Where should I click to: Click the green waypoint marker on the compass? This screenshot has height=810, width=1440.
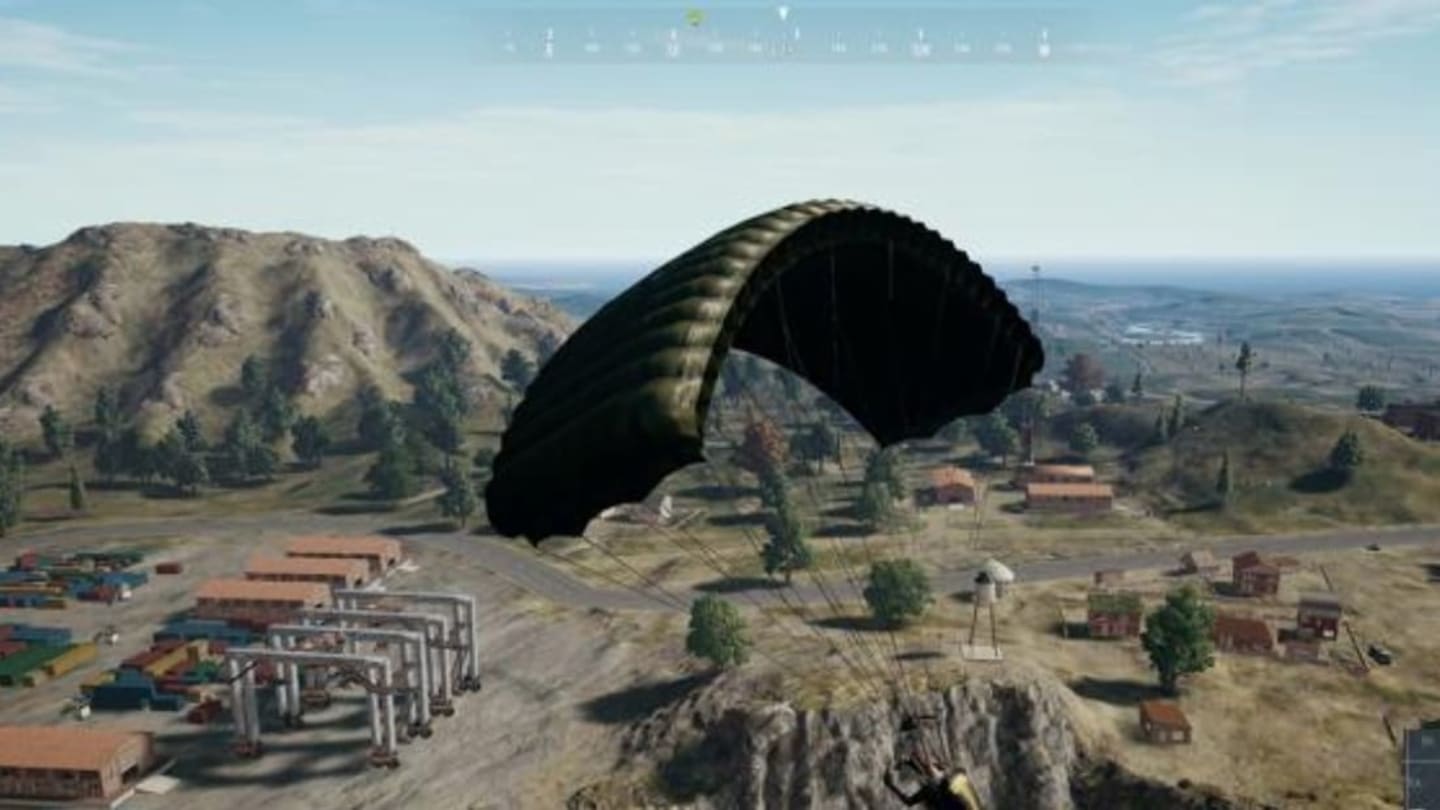(694, 16)
